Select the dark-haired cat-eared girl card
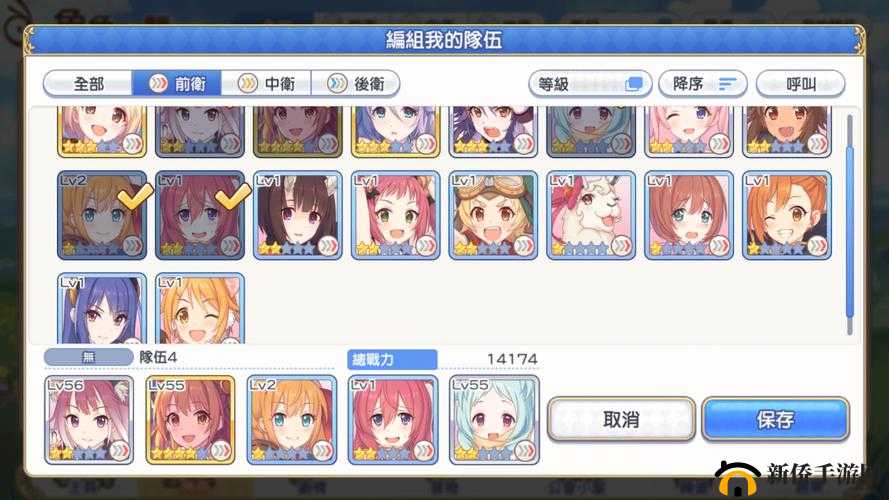Viewport: 889px width, 500px height. 298,215
